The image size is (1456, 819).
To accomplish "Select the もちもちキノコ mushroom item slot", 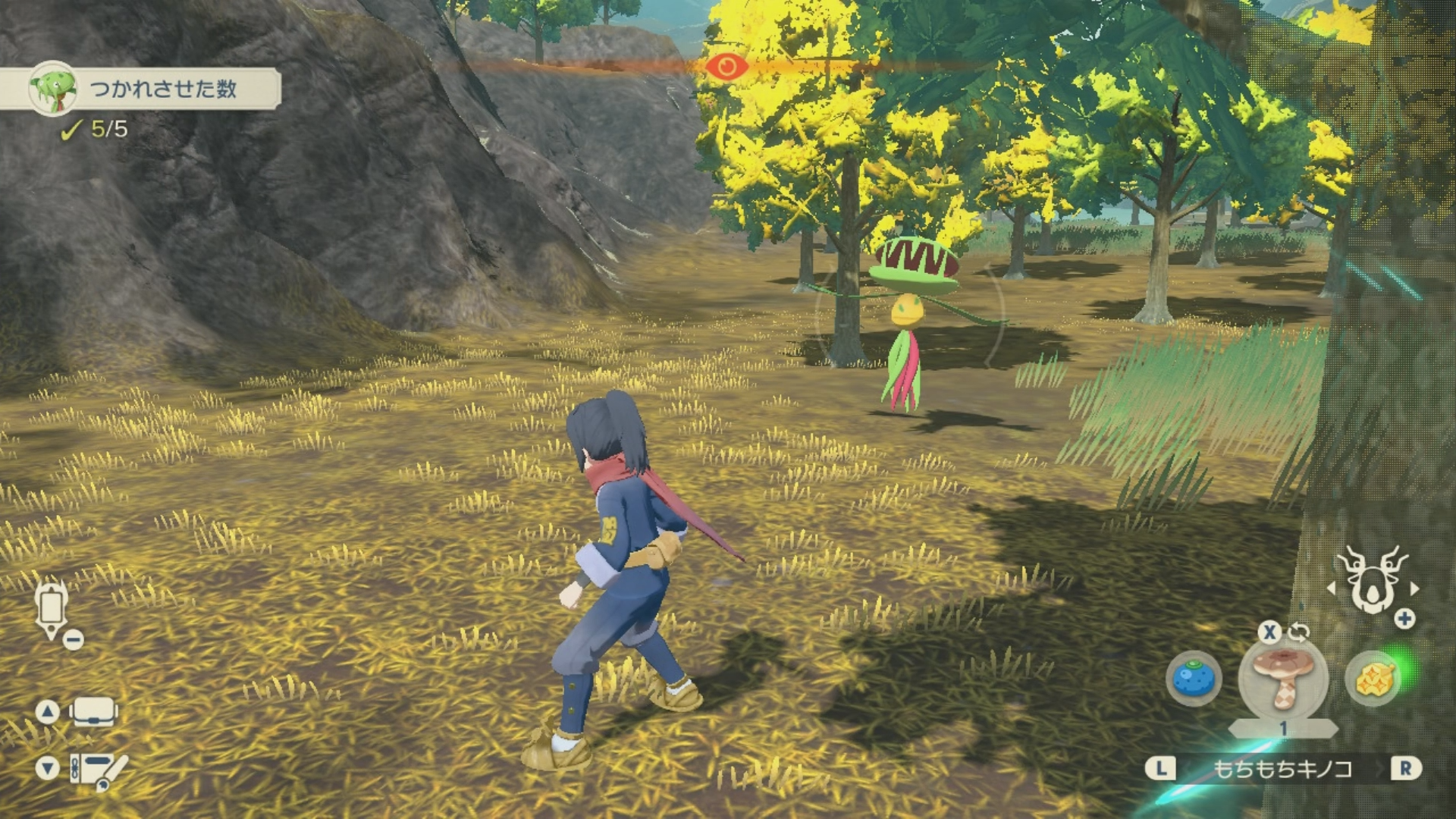I will [1282, 677].
